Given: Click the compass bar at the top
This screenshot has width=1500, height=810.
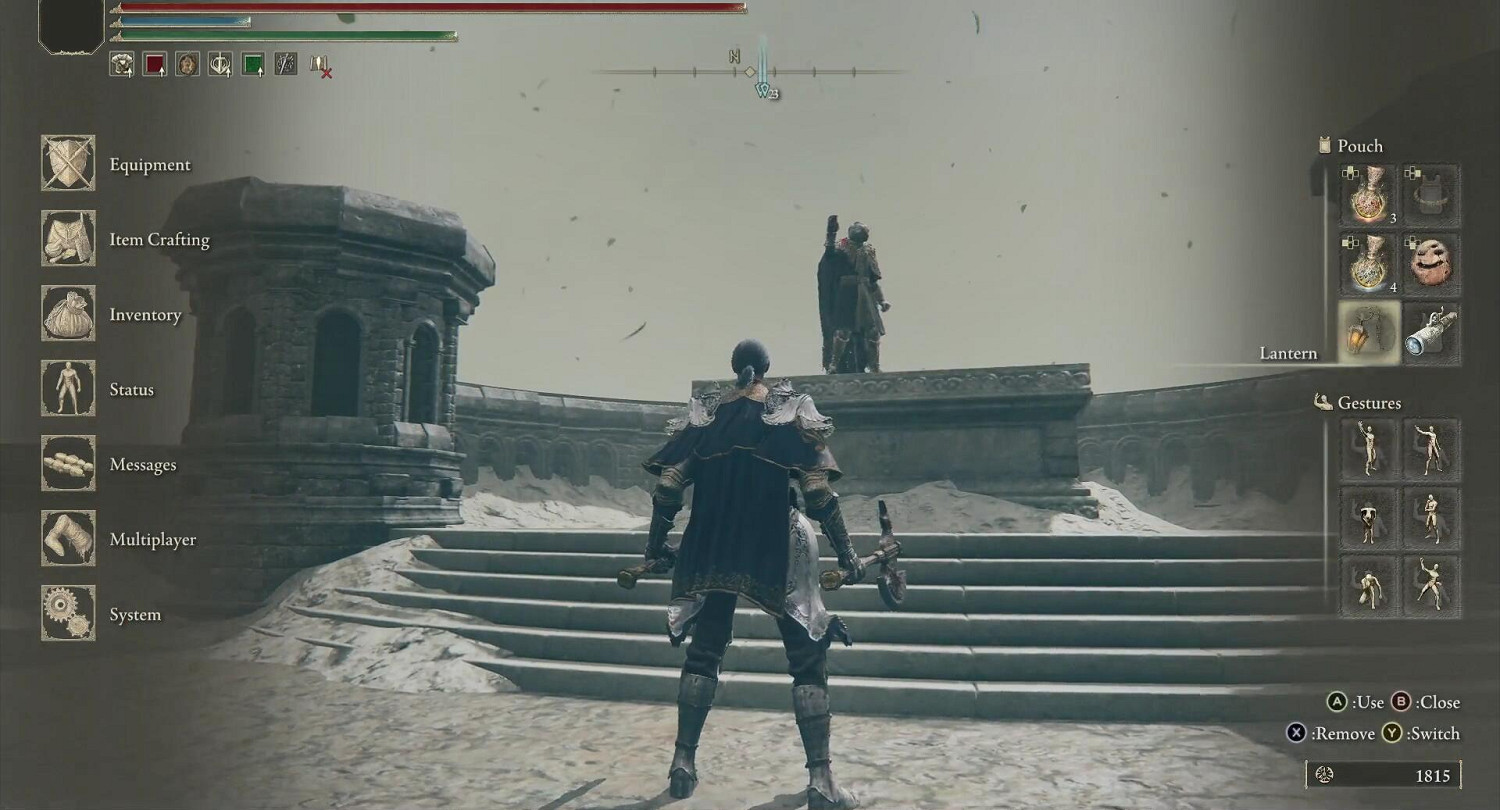Looking at the screenshot, I should click(x=750, y=71).
